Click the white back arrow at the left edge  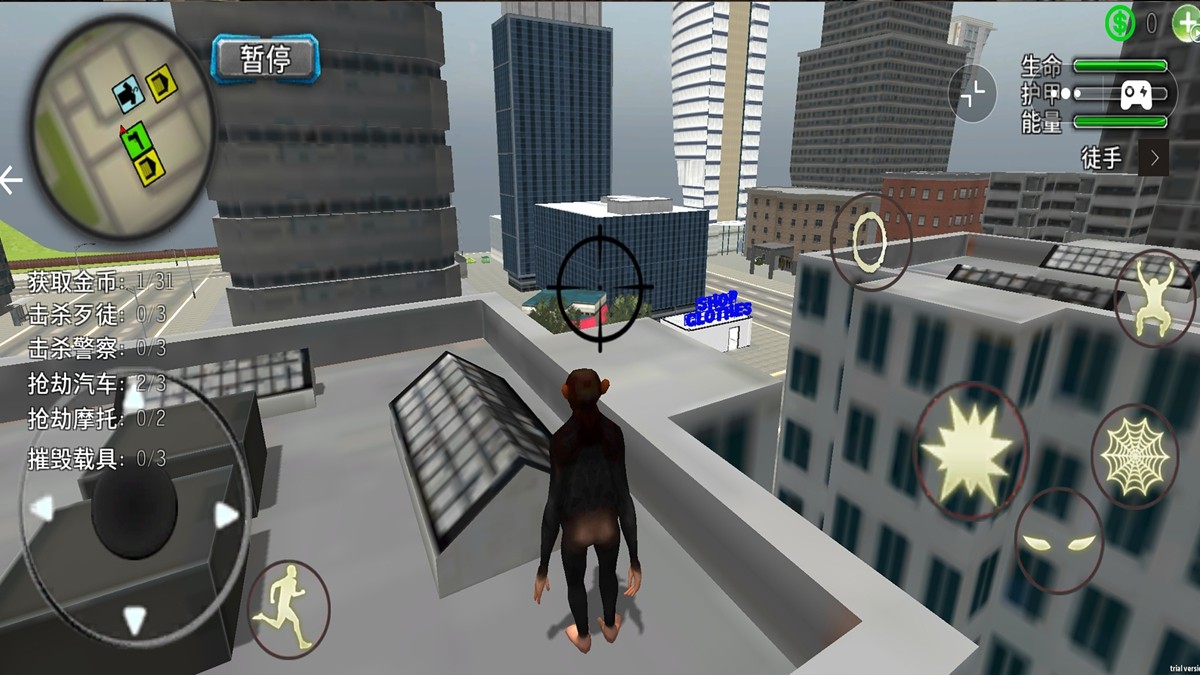[11, 181]
